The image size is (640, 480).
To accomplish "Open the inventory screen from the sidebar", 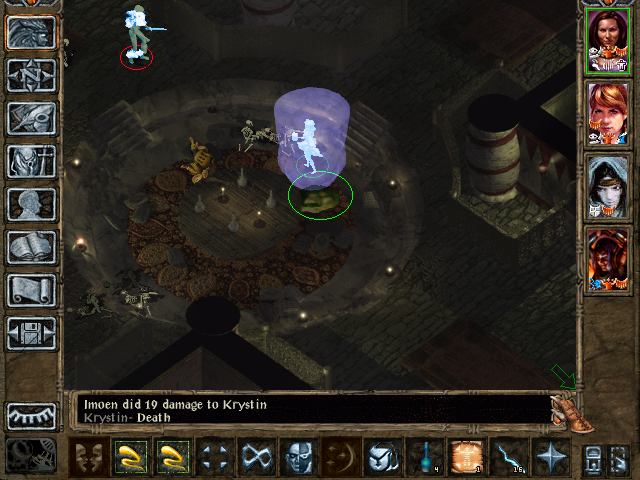I will point(29,161).
